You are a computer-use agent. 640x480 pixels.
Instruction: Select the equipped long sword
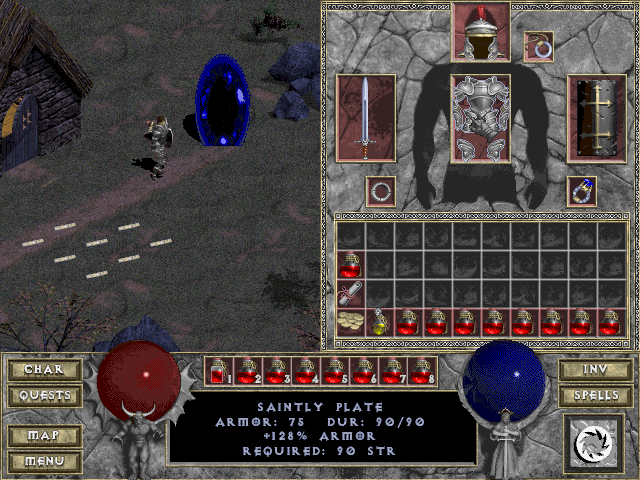coord(367,117)
